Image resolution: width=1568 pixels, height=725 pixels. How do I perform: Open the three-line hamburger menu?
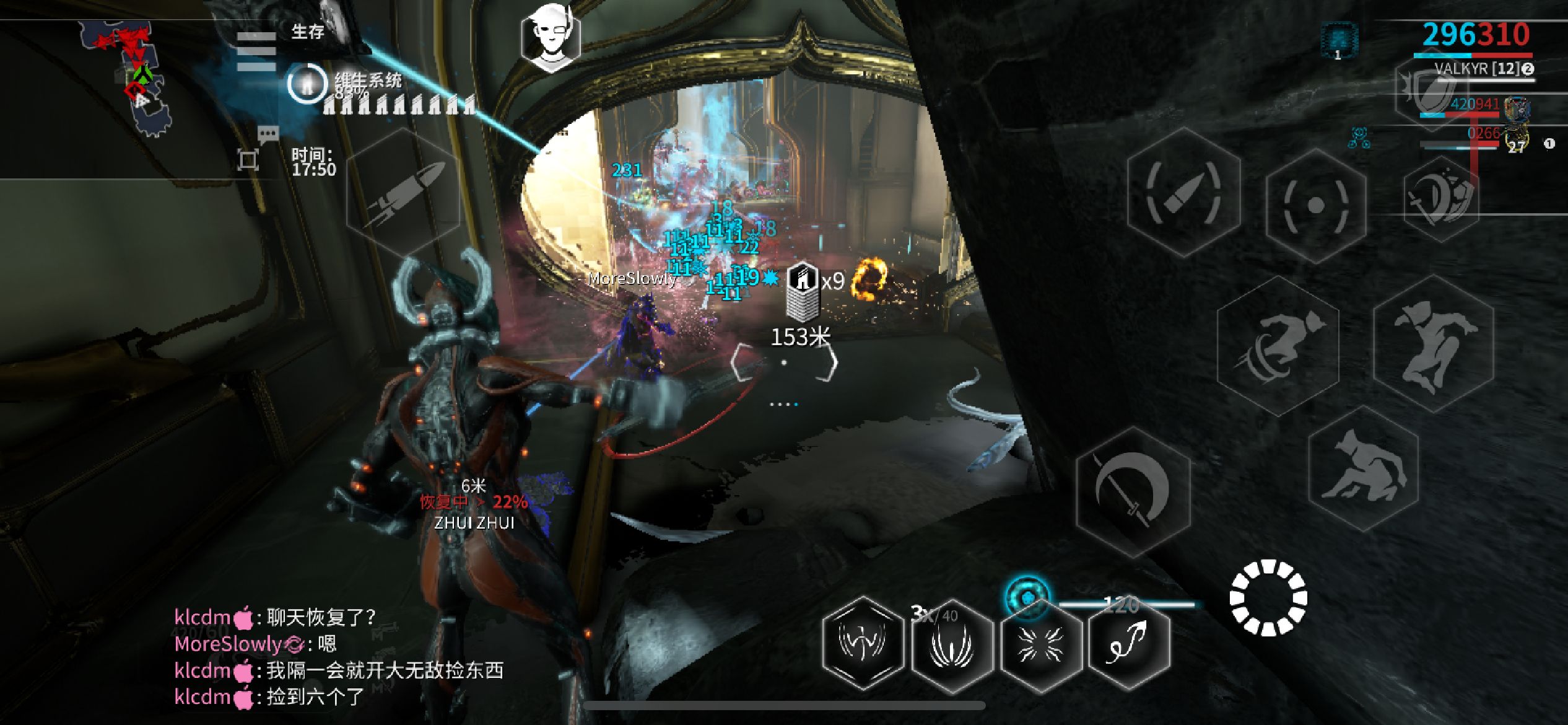tap(255, 51)
